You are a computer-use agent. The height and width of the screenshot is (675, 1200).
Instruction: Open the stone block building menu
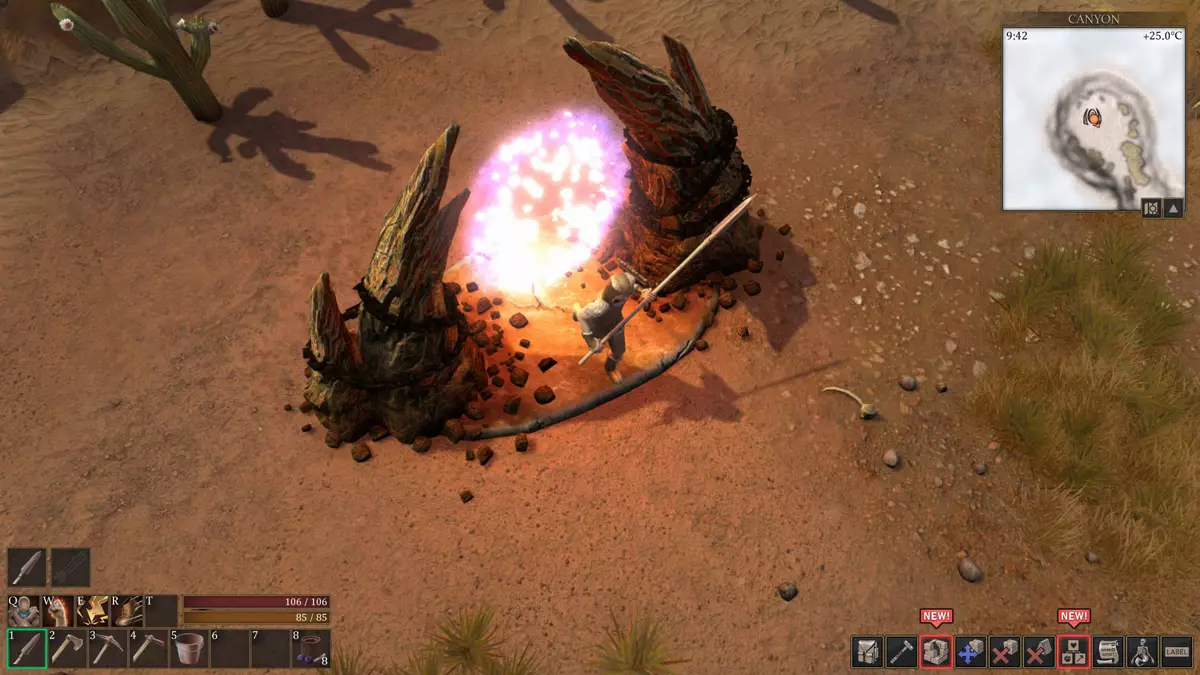pyautogui.click(x=936, y=652)
